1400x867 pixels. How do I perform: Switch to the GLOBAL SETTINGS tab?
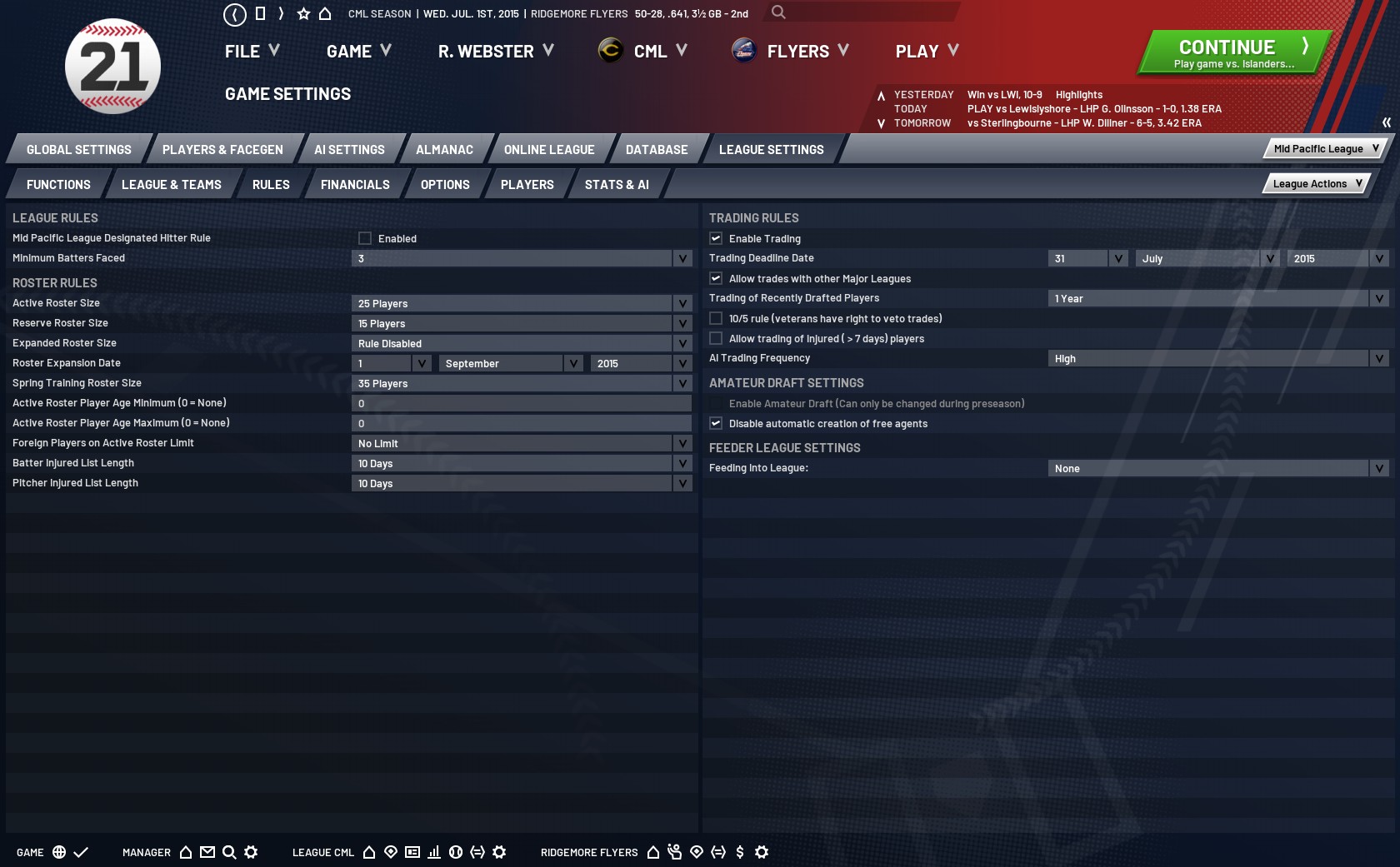(x=78, y=149)
